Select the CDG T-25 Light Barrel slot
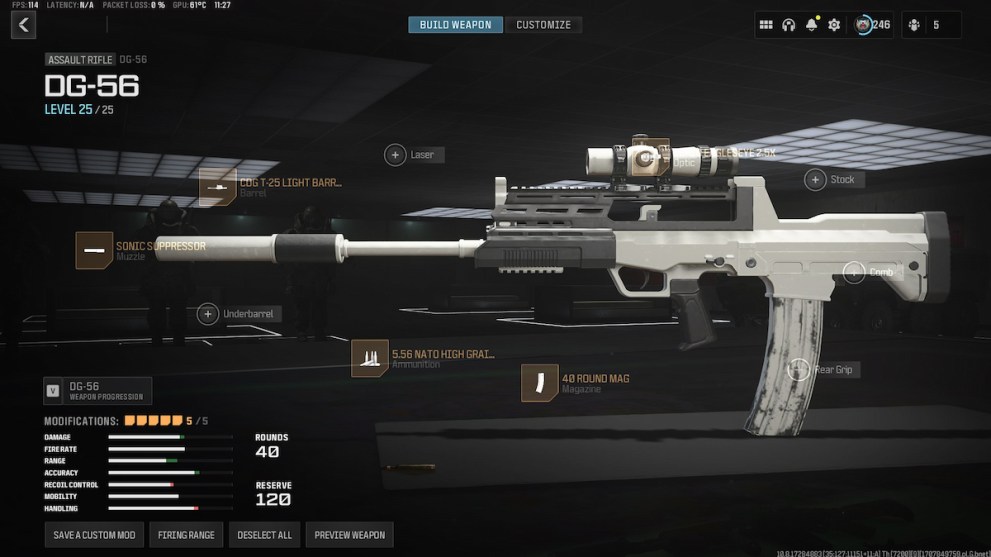 [x=217, y=187]
